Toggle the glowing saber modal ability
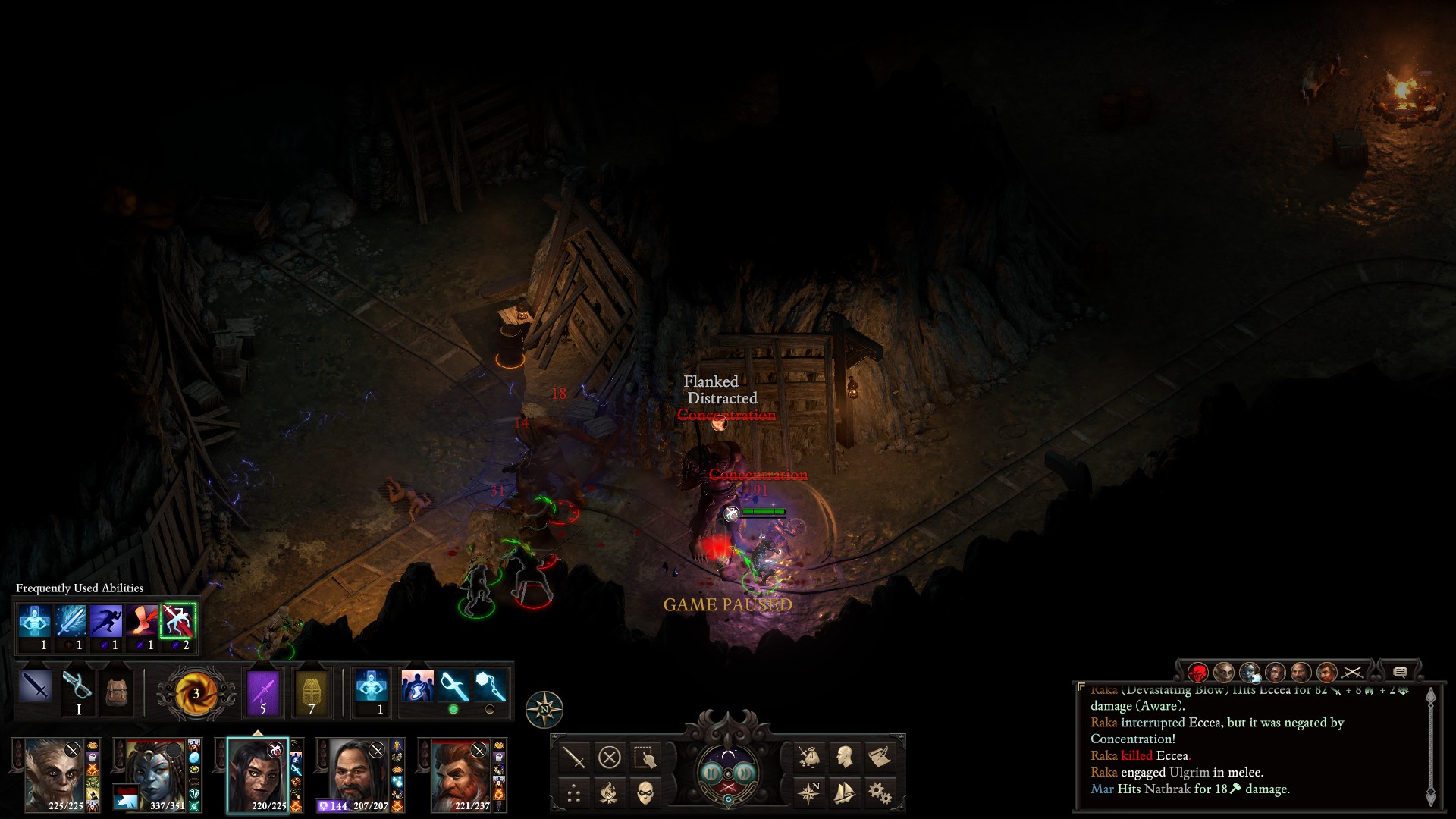Viewport: 1456px width, 819px height. tap(453, 687)
